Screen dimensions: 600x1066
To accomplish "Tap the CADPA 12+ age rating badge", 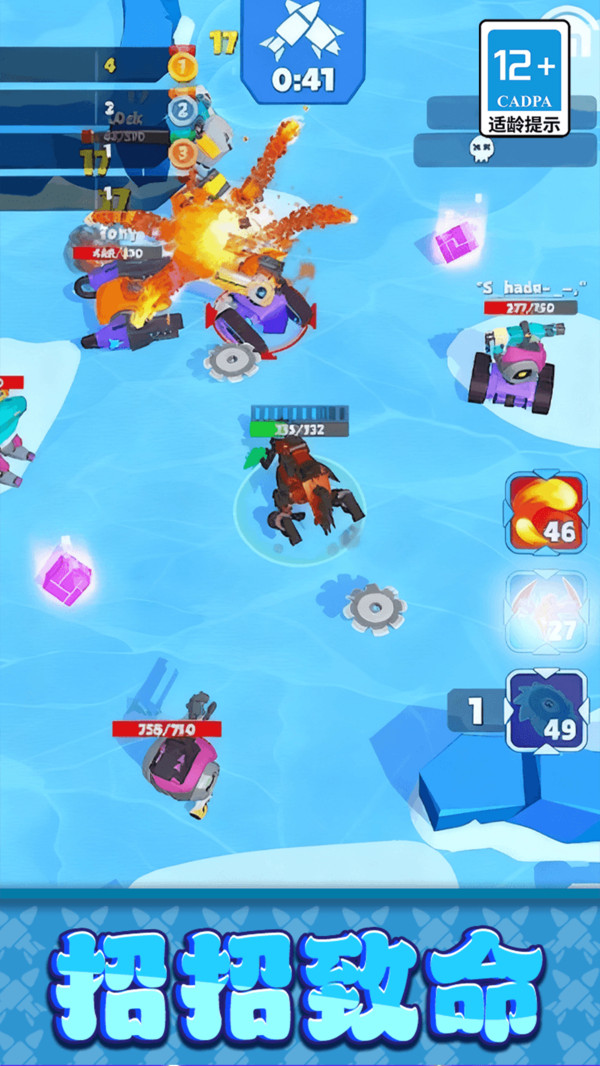I will pos(524,78).
